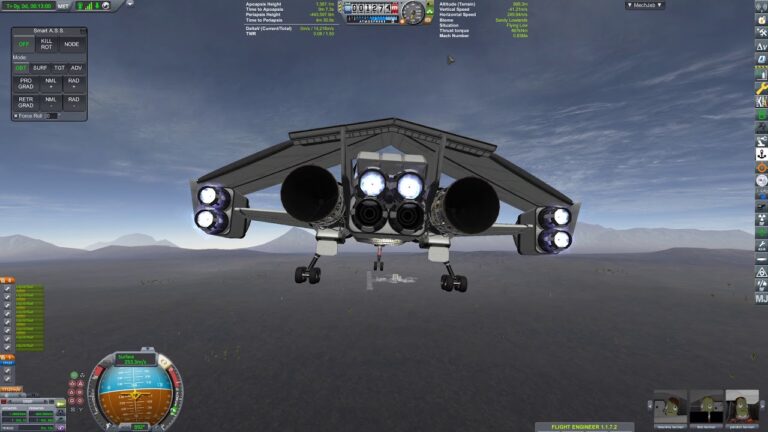Image resolution: width=768 pixels, height=432 pixels.
Task: Select the NODE attitude button
Action: click(72, 44)
